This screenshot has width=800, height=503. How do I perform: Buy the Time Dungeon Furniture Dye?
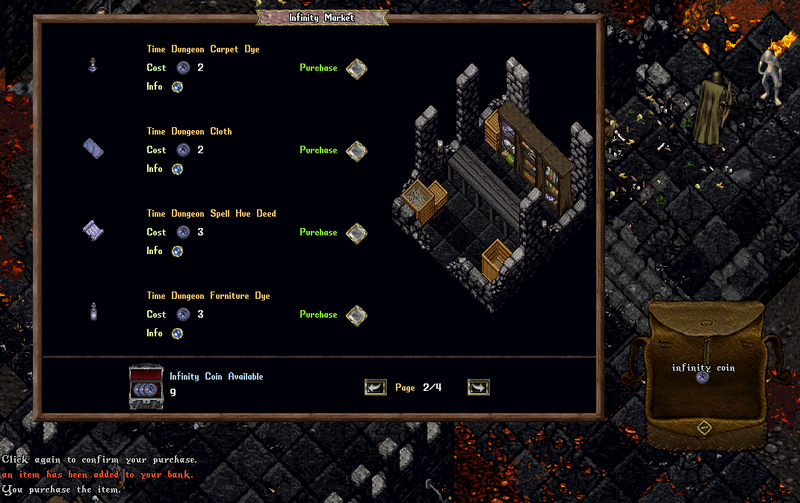coord(356,314)
